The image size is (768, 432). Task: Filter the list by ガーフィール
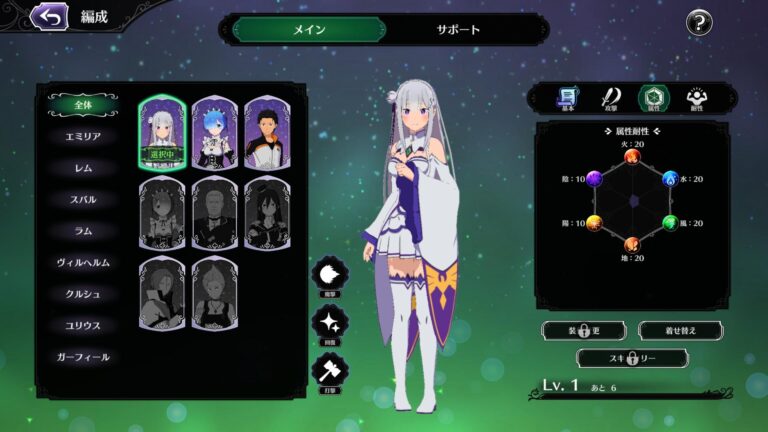click(x=83, y=357)
